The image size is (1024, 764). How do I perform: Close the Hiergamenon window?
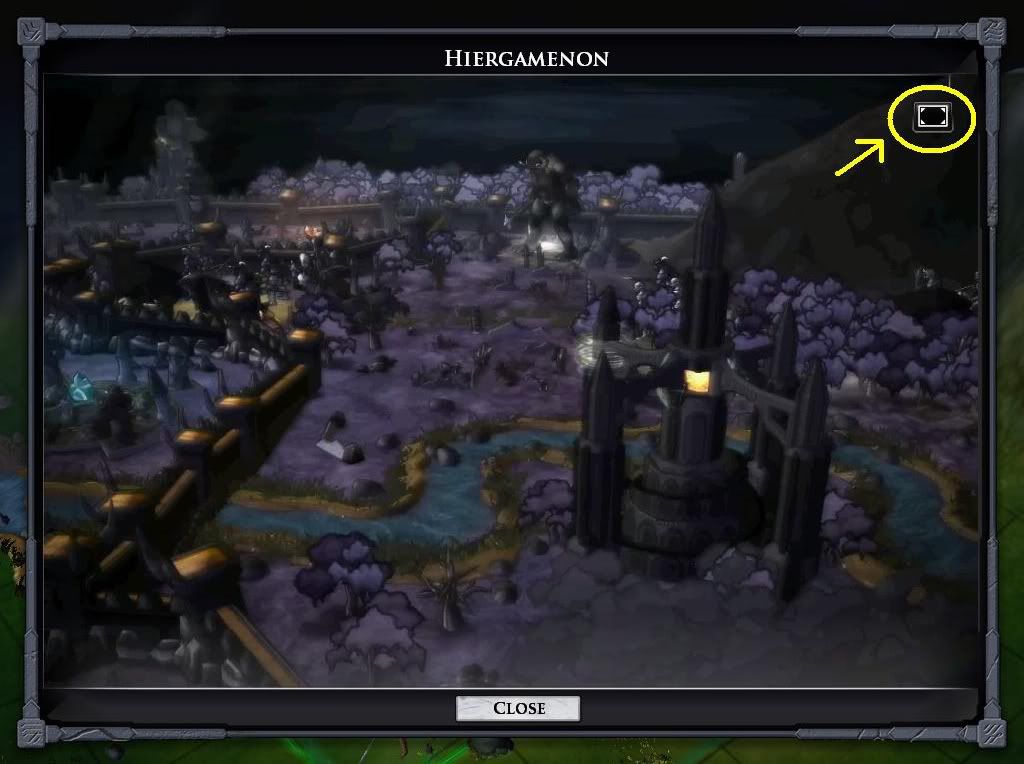[x=518, y=708]
